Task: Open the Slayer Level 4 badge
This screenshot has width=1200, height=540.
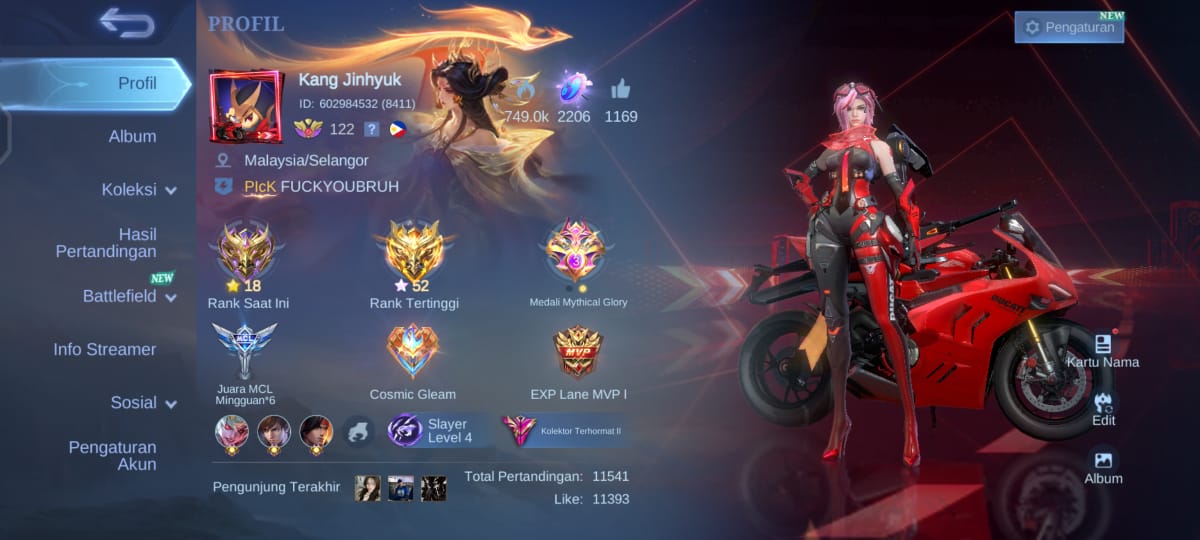Action: click(437, 431)
